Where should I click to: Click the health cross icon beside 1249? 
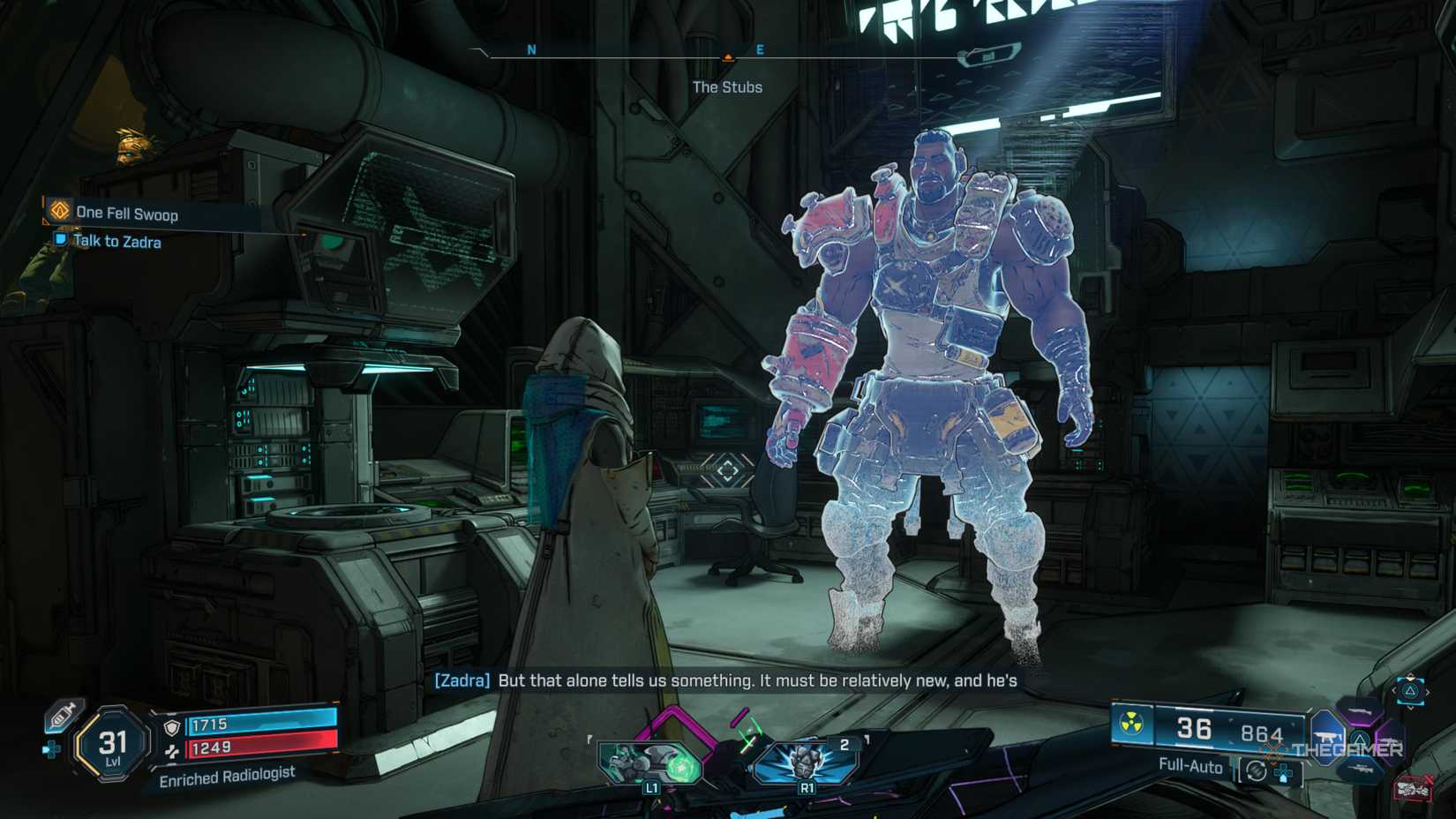point(173,752)
